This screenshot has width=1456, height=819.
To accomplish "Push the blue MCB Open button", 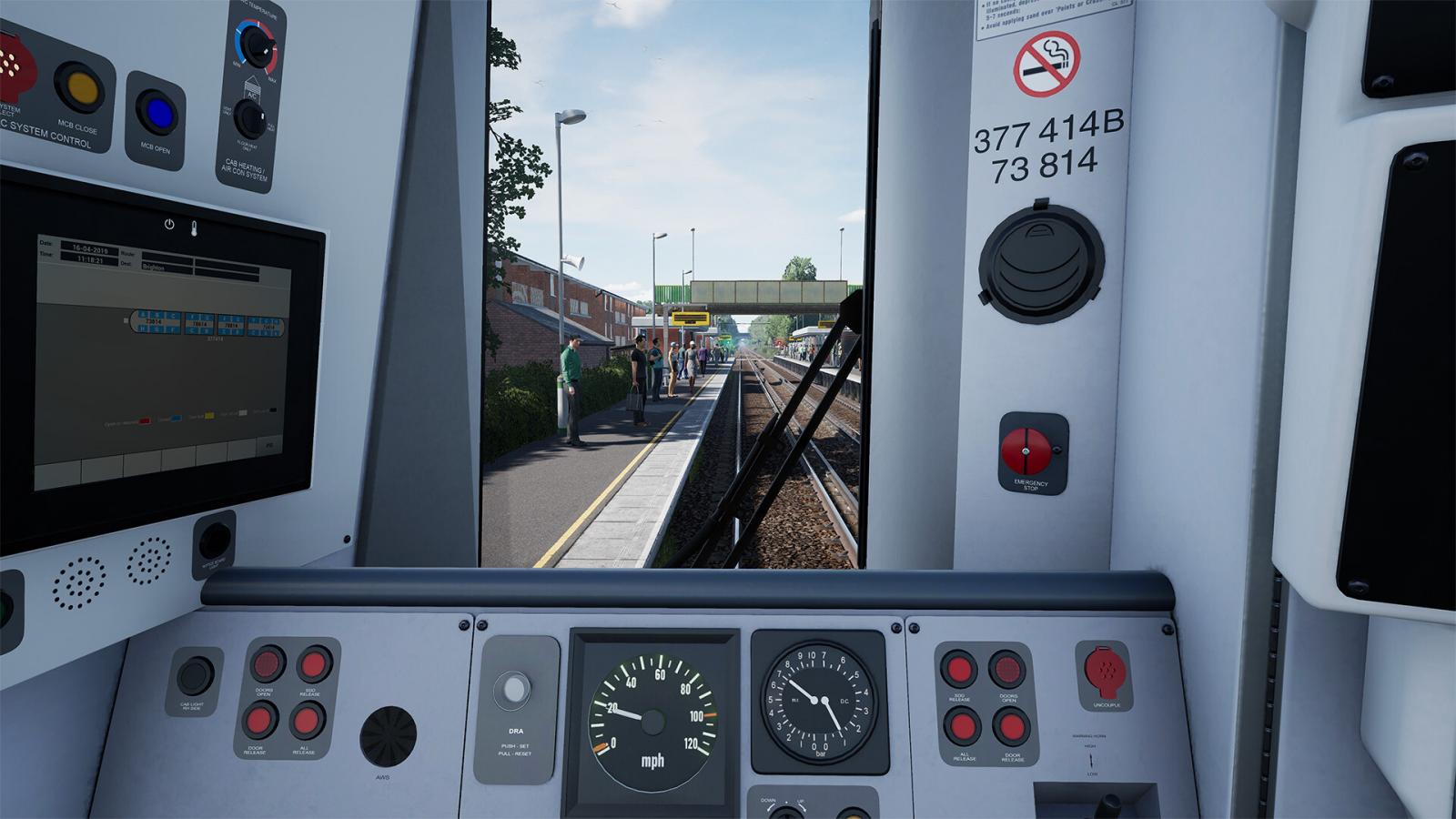I will coord(157,113).
